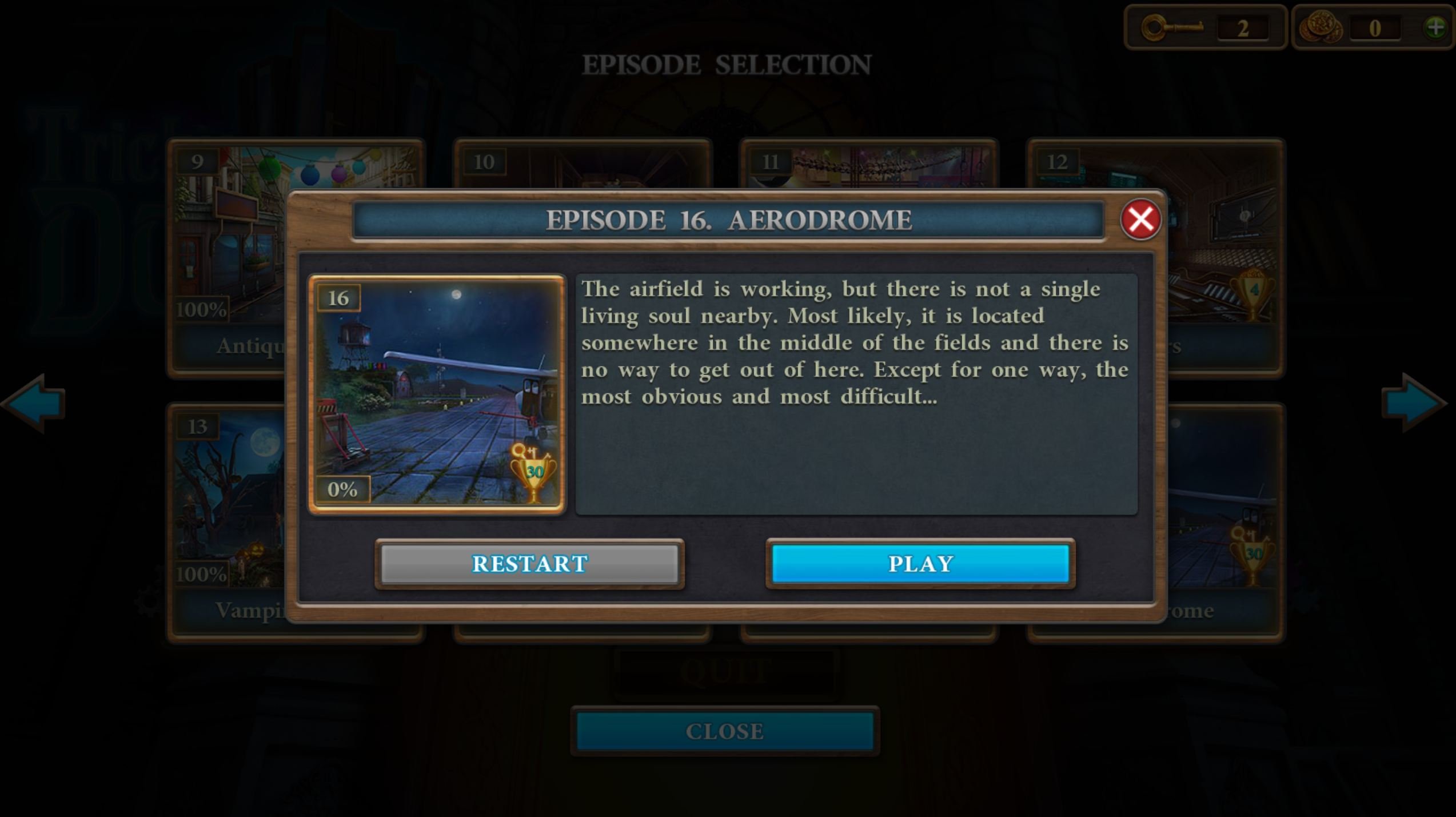Show the next page of episodes
Viewport: 1456px width, 817px height.
tap(1414, 403)
